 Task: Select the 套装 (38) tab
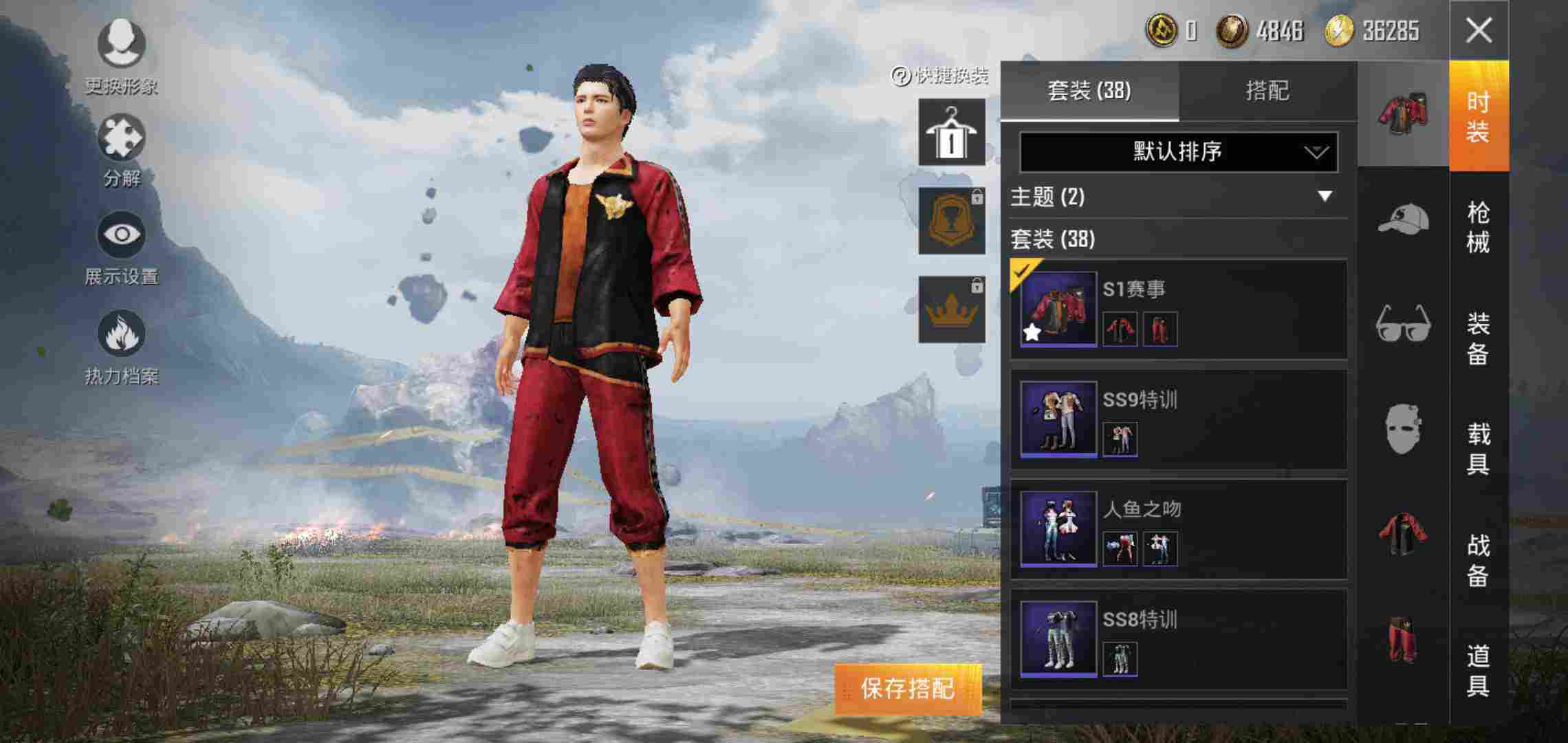[x=1089, y=91]
